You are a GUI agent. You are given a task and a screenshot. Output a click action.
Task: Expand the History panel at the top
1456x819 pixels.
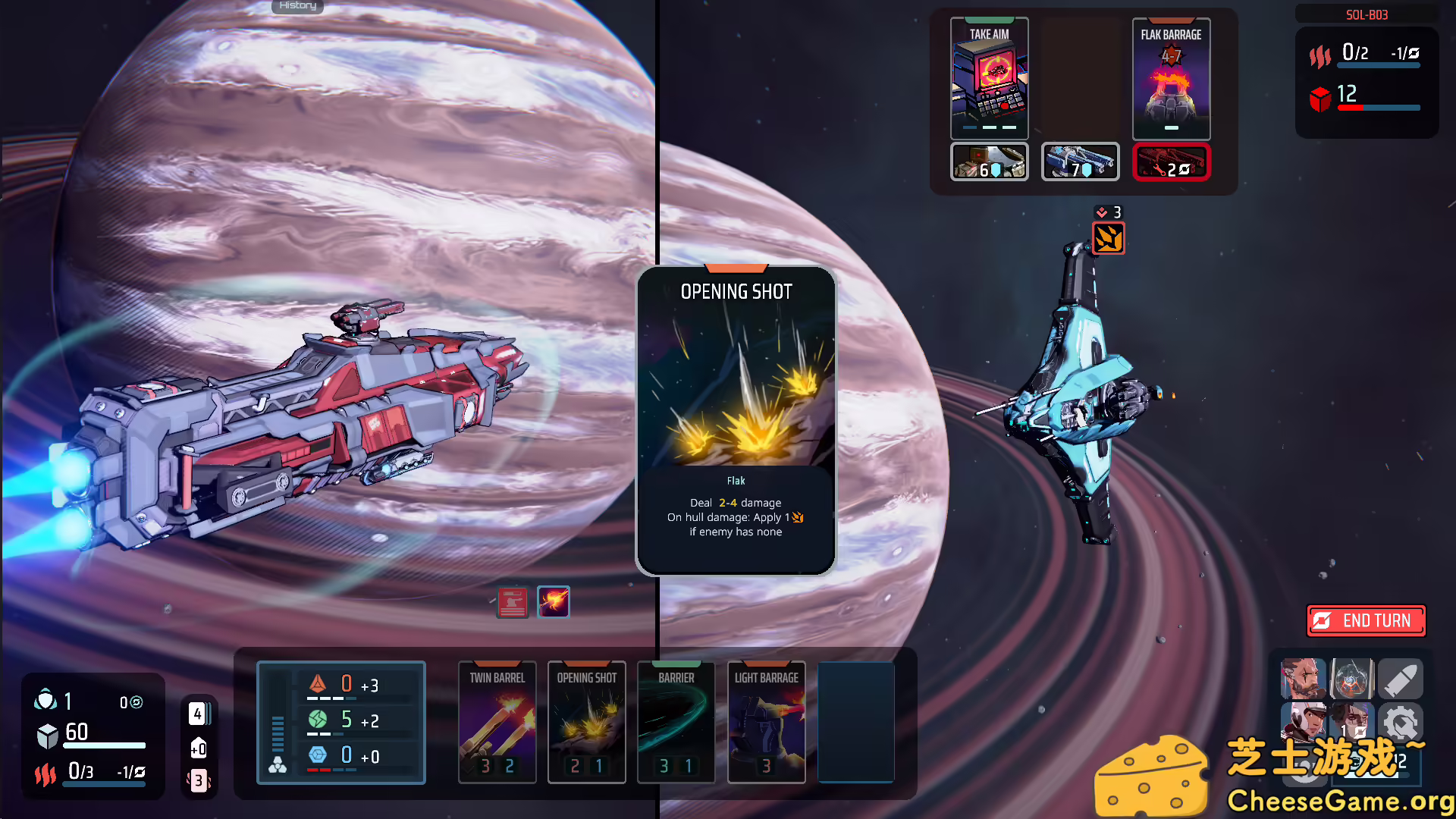coord(297,6)
